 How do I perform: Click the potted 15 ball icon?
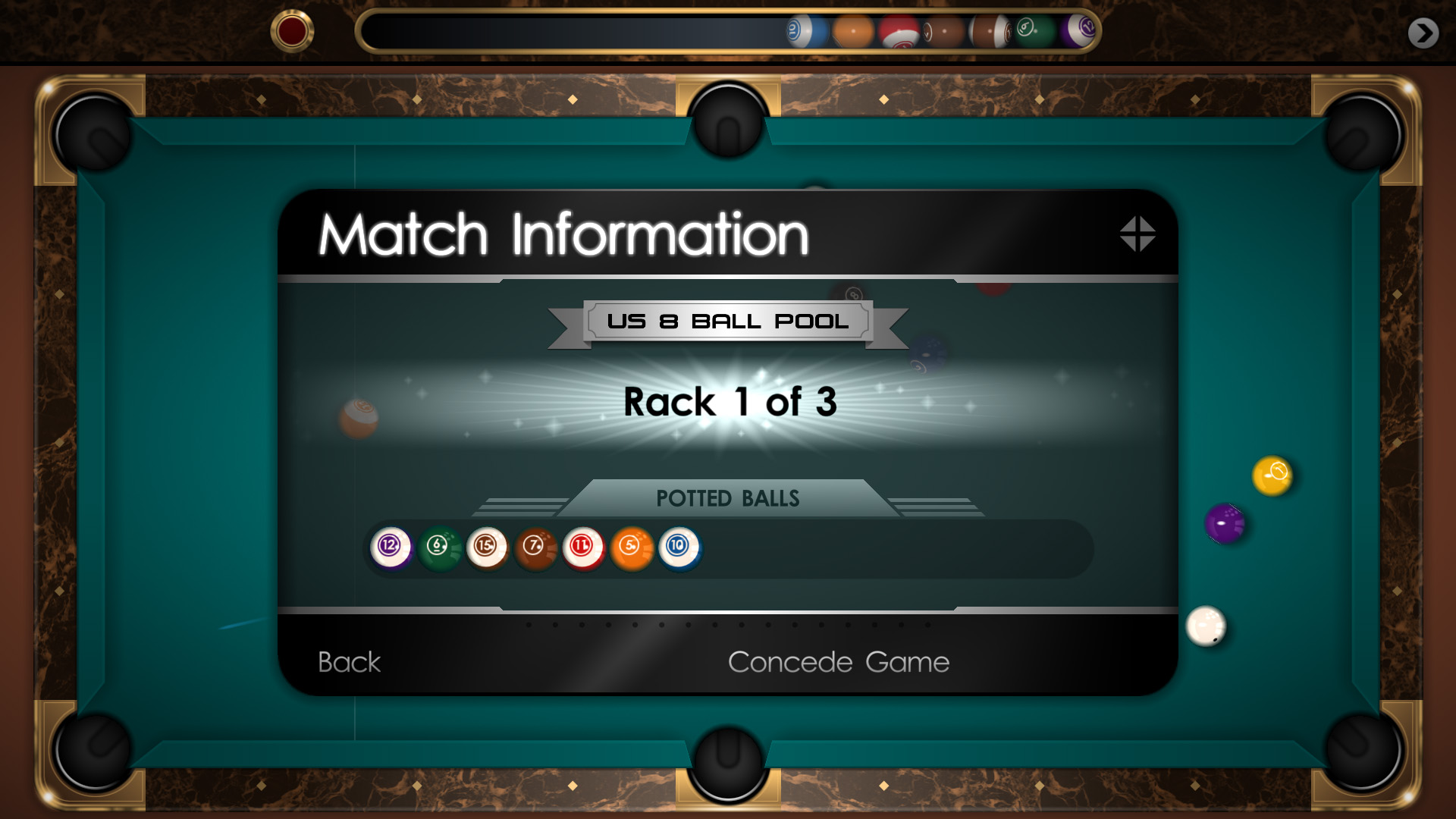click(486, 547)
